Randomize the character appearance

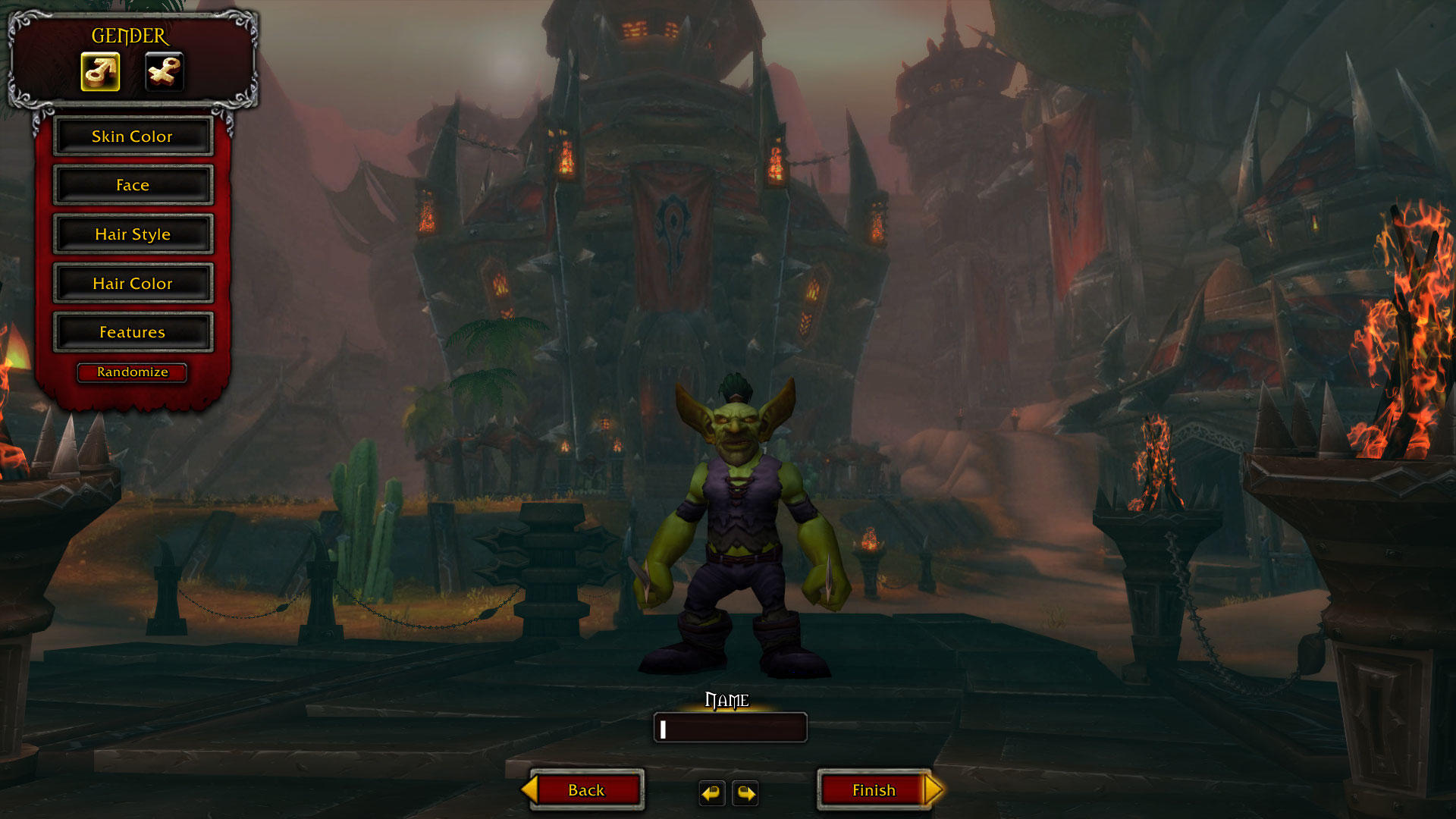pyautogui.click(x=132, y=372)
